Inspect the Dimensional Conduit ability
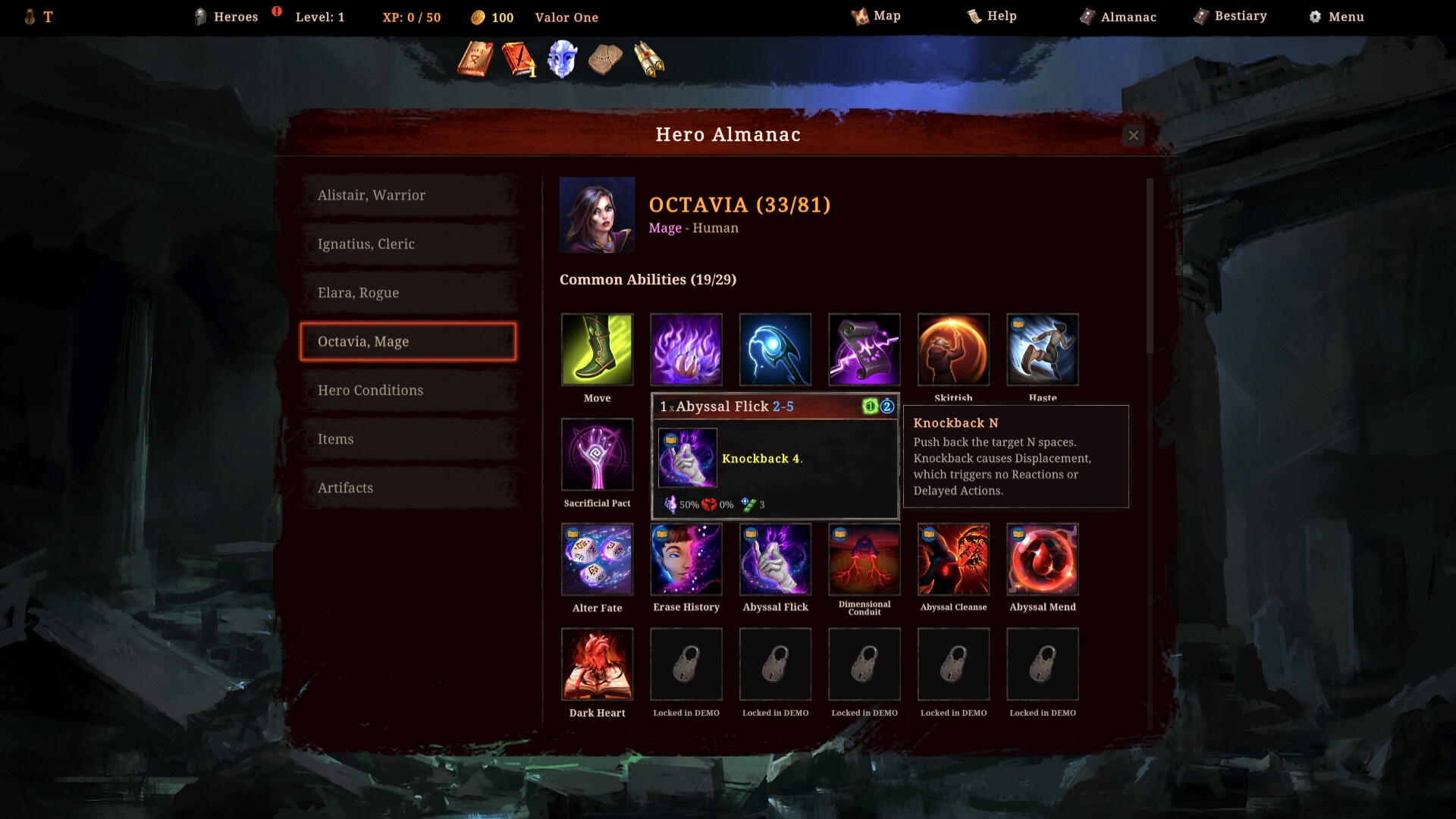Image resolution: width=1456 pixels, height=819 pixels. (864, 560)
